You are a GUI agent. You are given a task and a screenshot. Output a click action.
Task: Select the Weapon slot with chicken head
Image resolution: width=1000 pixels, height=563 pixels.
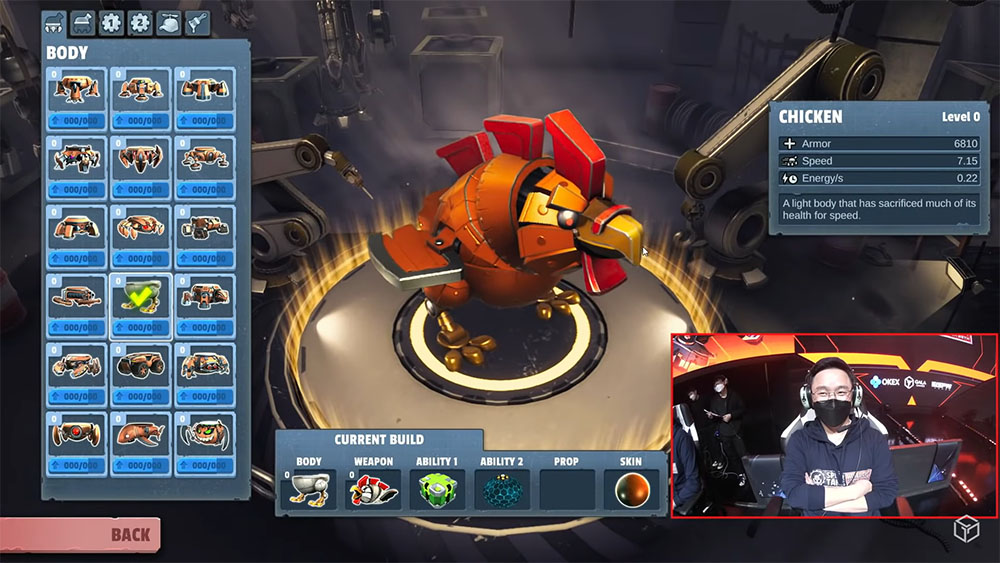pos(373,489)
